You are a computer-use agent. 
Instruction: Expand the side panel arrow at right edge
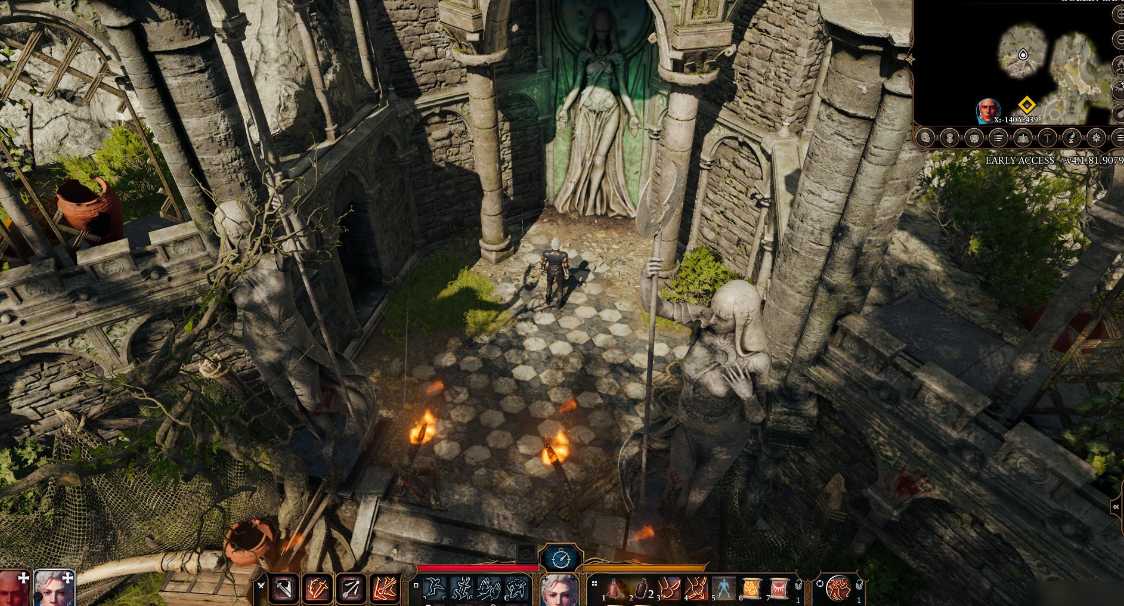(x=1116, y=507)
